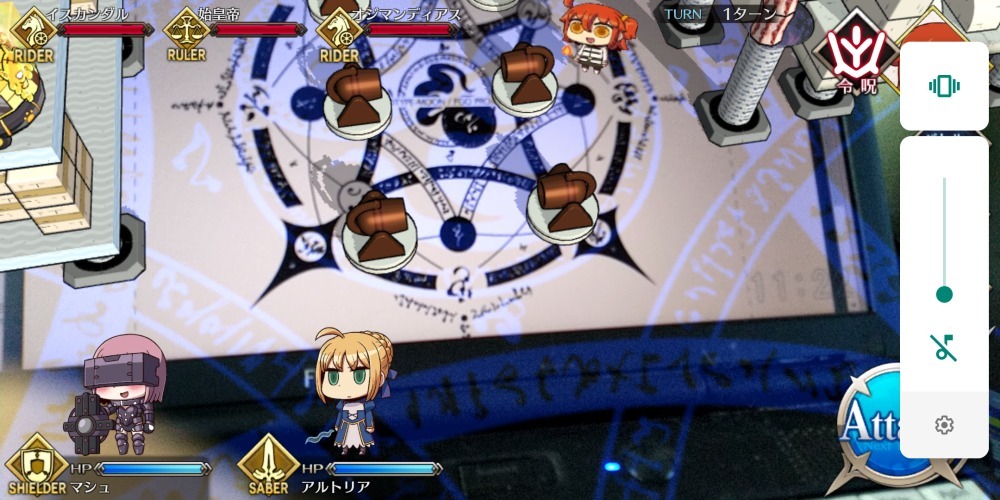Screen dimensions: 1000x500
Task: Click the media volume slider handle
Action: click(x=943, y=294)
